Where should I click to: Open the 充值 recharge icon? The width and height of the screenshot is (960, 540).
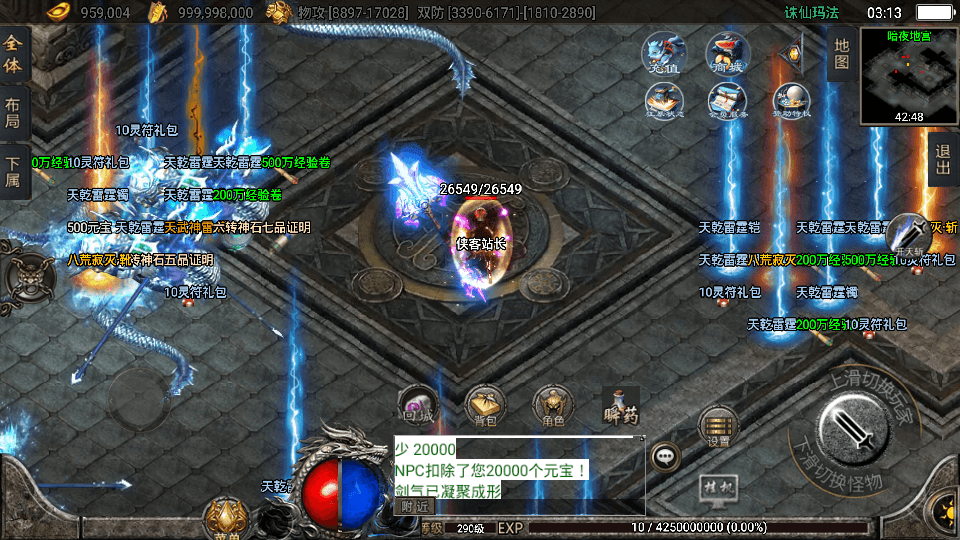pos(662,54)
